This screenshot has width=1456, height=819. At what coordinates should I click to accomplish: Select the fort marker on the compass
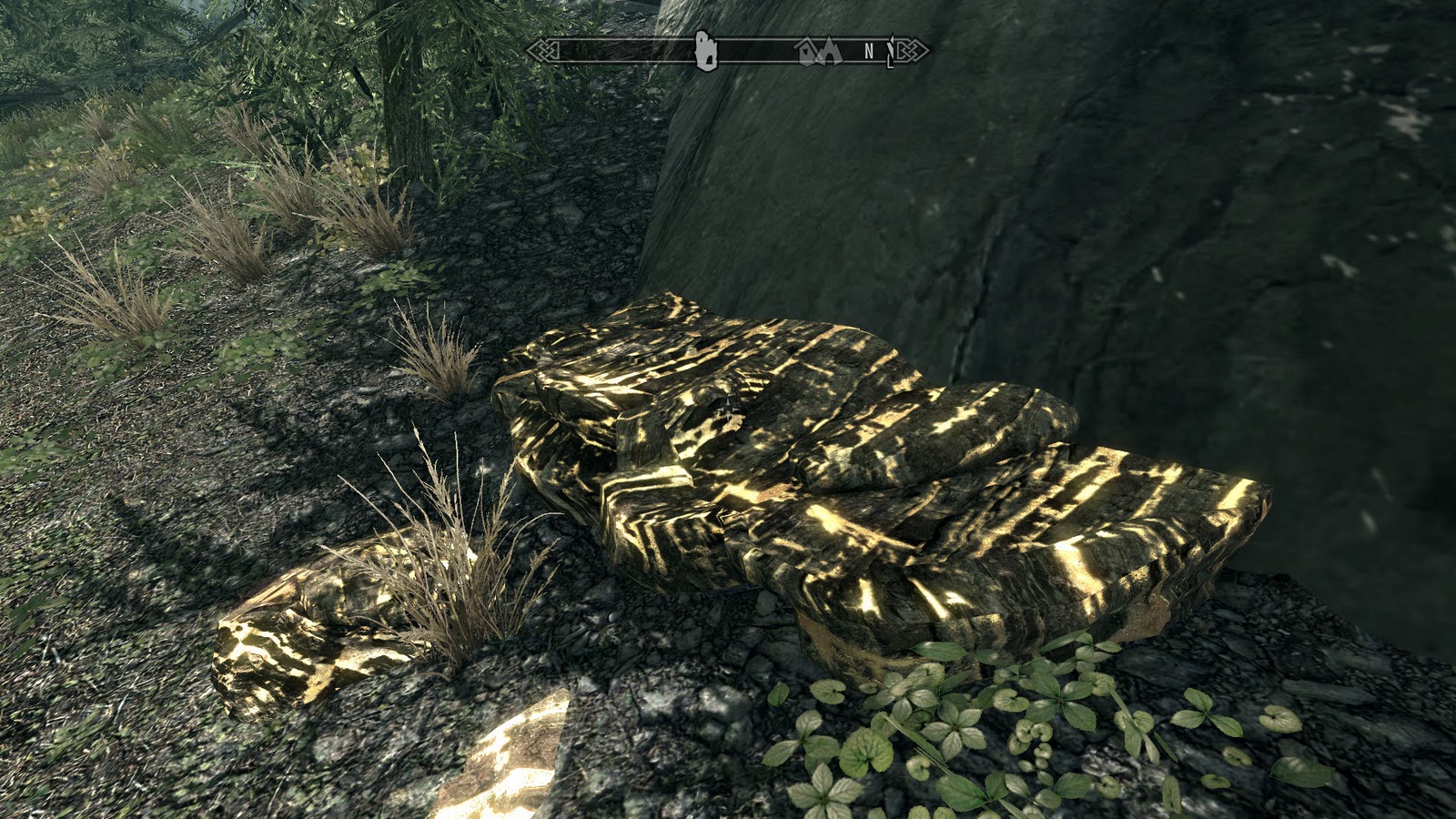point(706,52)
